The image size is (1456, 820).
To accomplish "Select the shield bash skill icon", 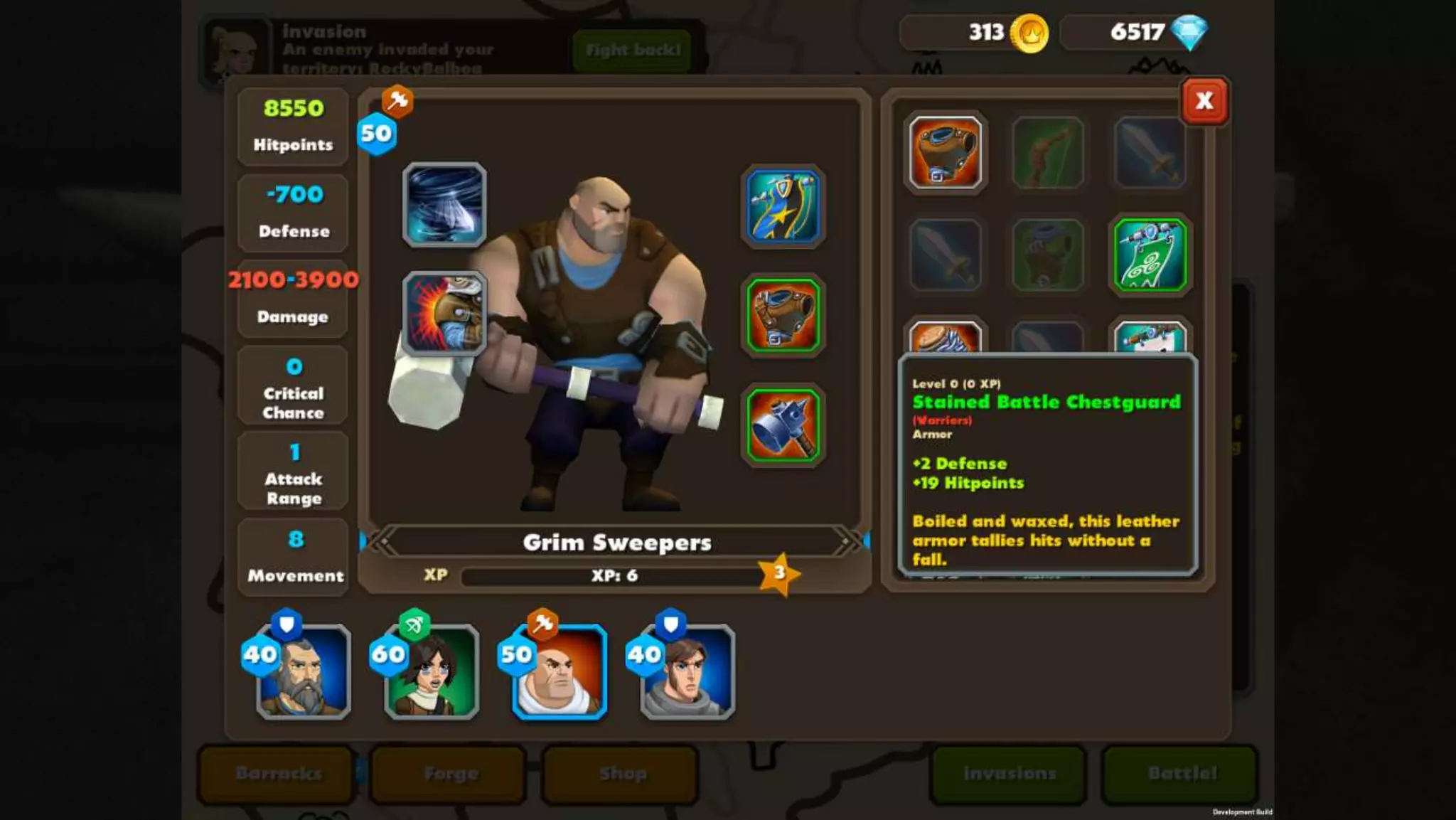I will coord(444,314).
